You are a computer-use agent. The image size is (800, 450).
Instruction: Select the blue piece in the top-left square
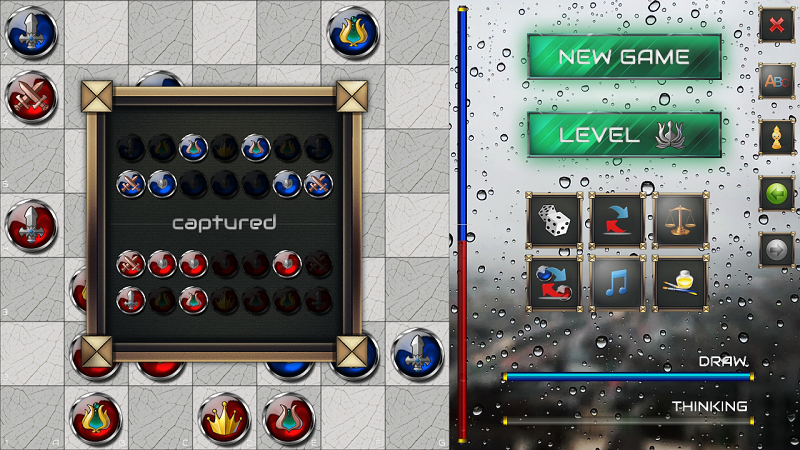click(30, 31)
